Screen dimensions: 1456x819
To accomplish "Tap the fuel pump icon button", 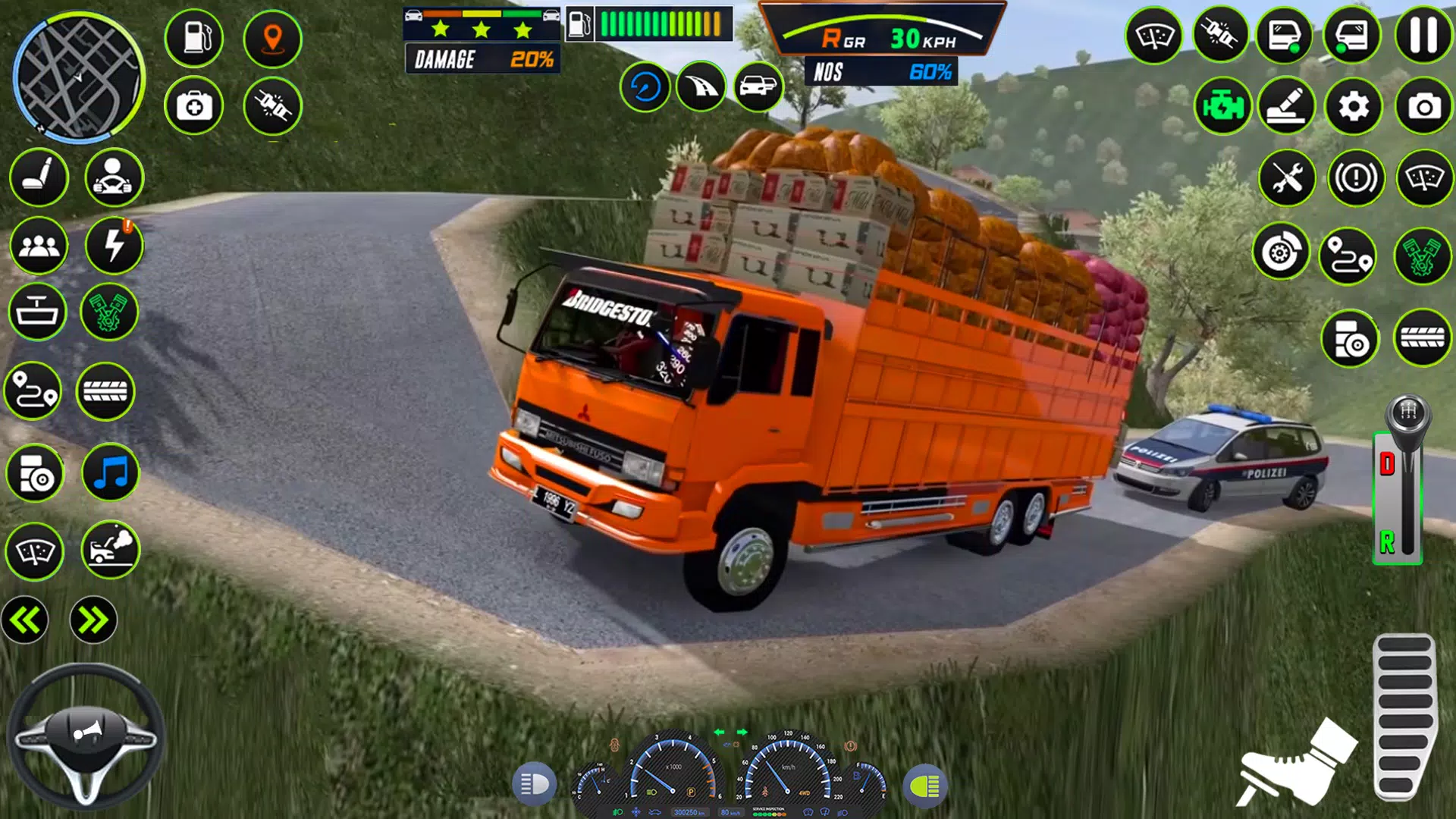I will pos(194,37).
